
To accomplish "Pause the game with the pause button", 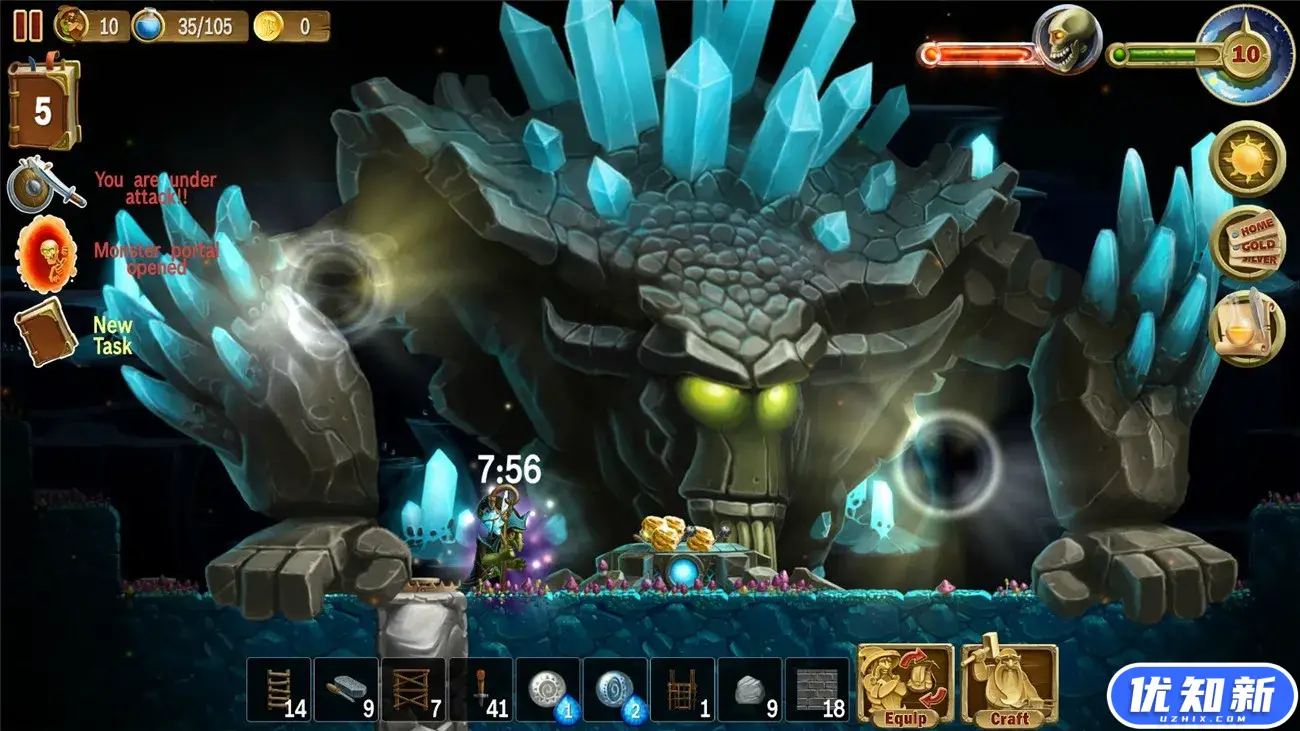I will [28, 26].
